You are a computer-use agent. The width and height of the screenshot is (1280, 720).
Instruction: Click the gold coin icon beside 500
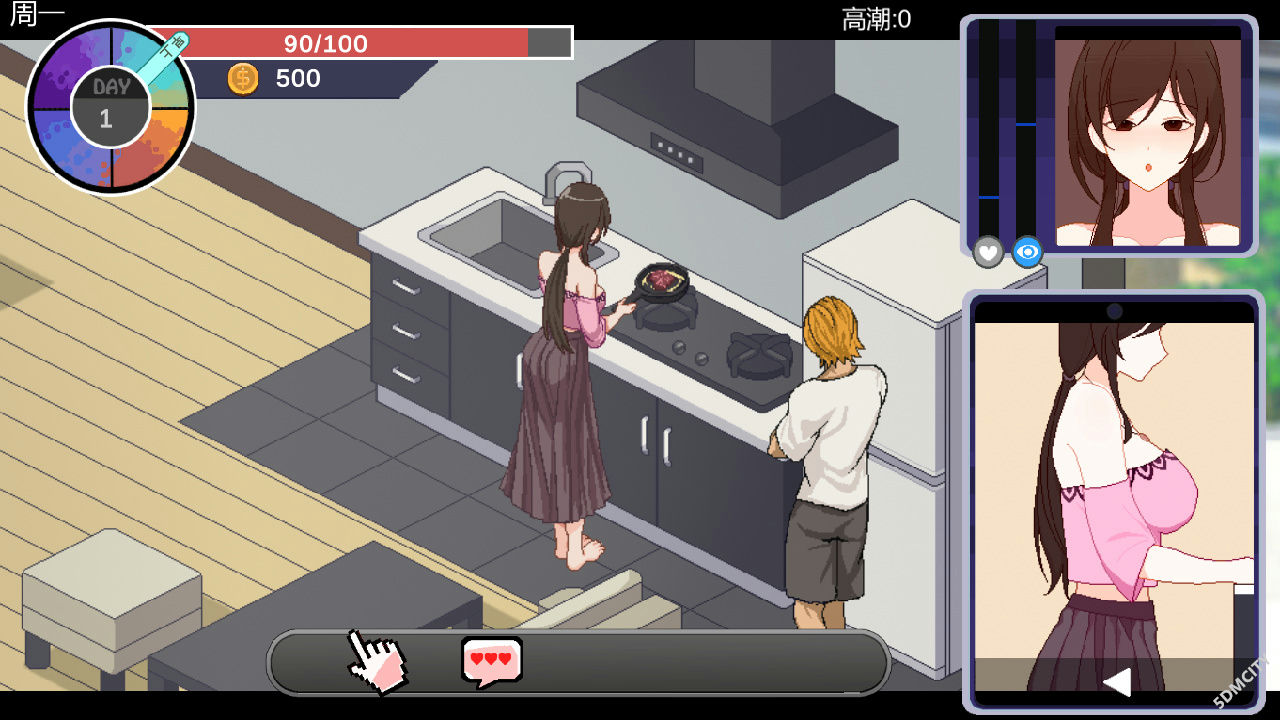point(243,78)
